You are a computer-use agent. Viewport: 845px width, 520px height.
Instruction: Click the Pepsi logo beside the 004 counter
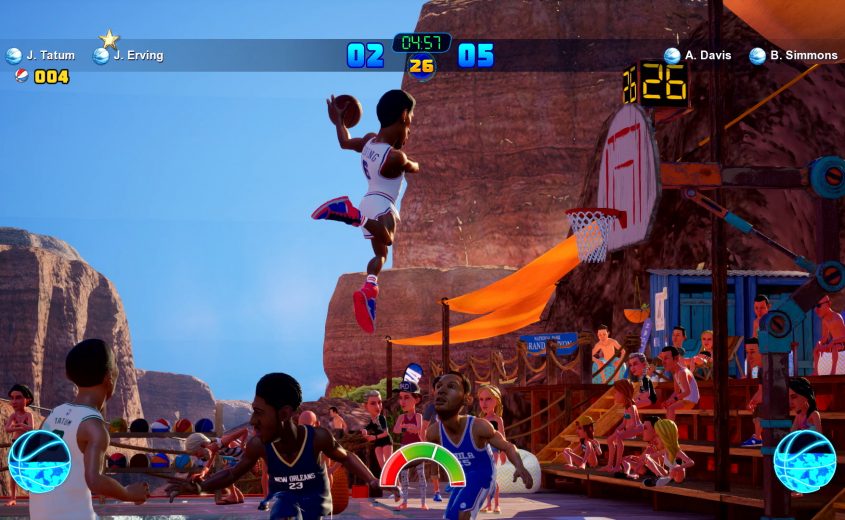21,76
